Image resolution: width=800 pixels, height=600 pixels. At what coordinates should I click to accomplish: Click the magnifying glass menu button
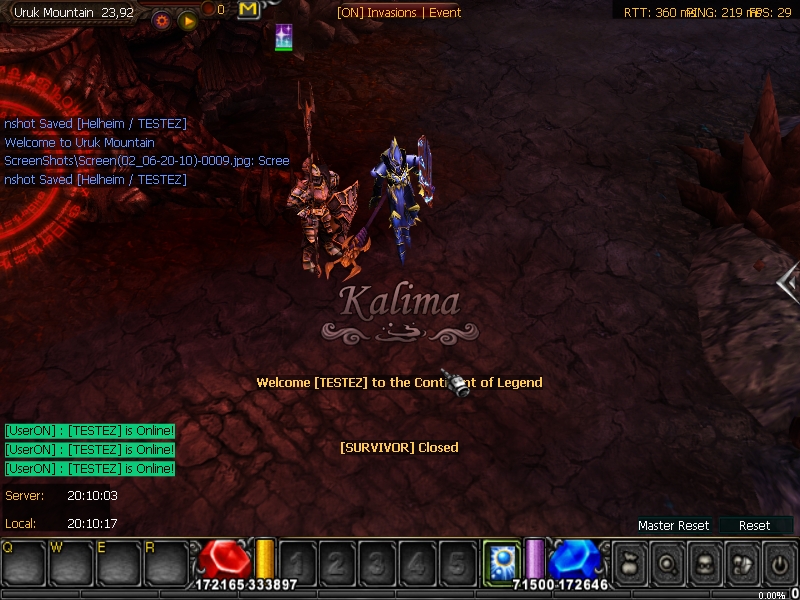[x=667, y=562]
